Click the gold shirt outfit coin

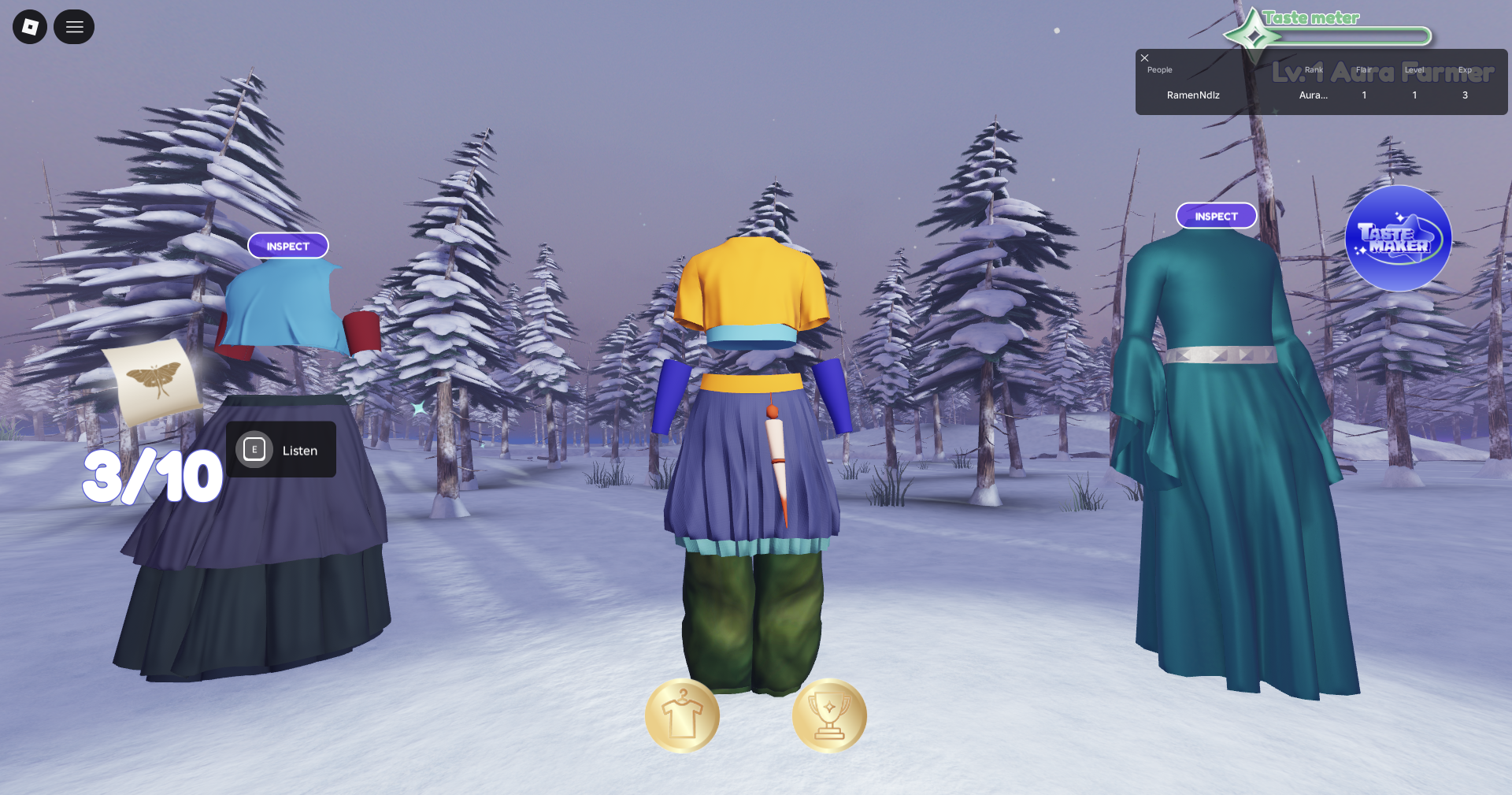pos(682,715)
